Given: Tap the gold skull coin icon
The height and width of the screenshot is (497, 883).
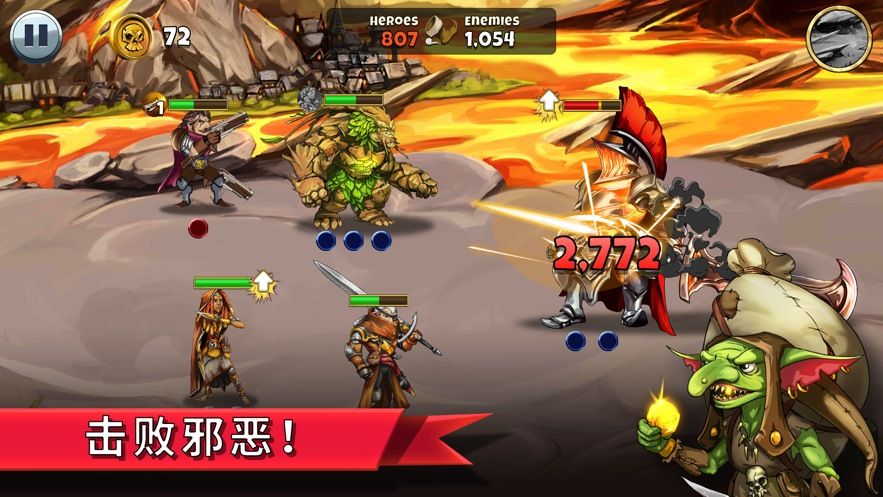Looking at the screenshot, I should coord(133,37).
